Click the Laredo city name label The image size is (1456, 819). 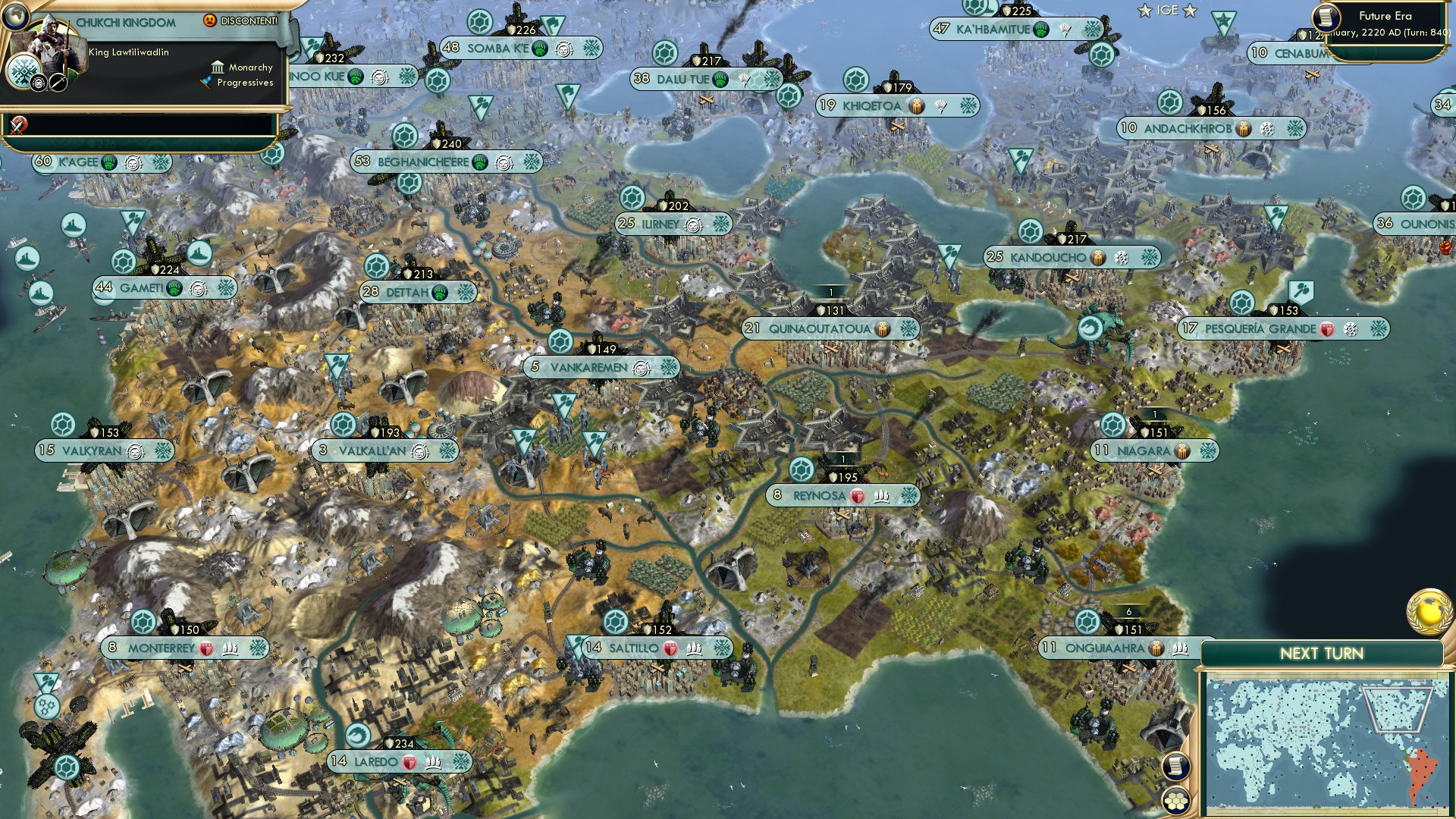tap(376, 761)
